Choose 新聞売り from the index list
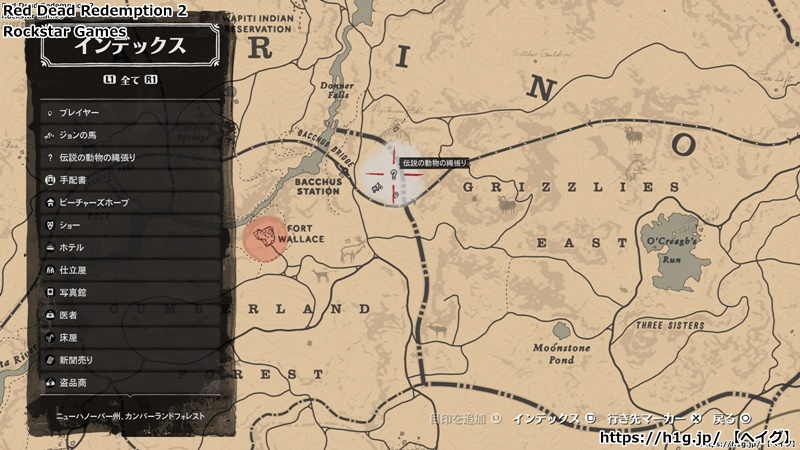This screenshot has width=800, height=450. 130,360
